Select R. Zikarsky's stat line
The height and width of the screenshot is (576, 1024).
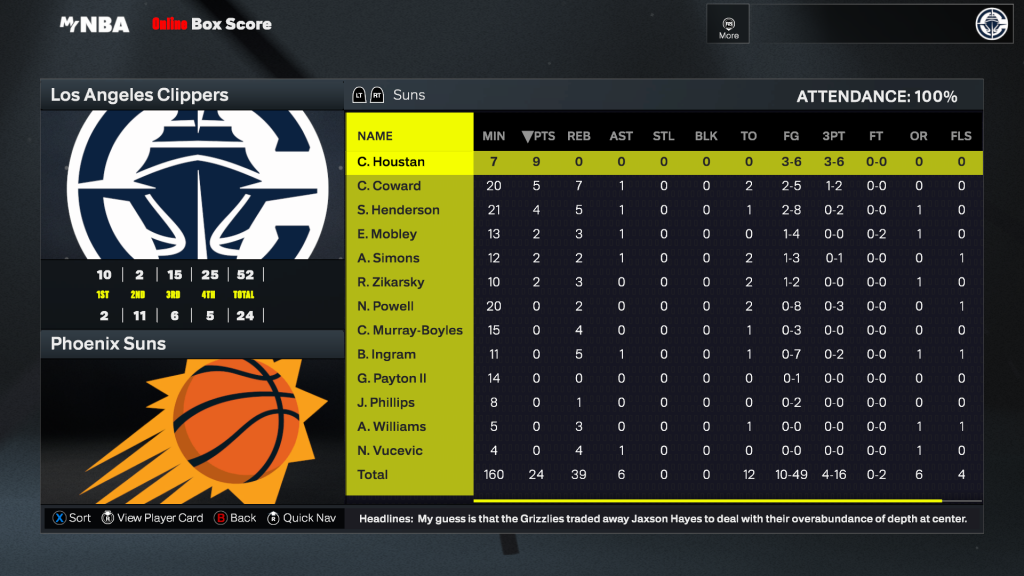click(391, 282)
